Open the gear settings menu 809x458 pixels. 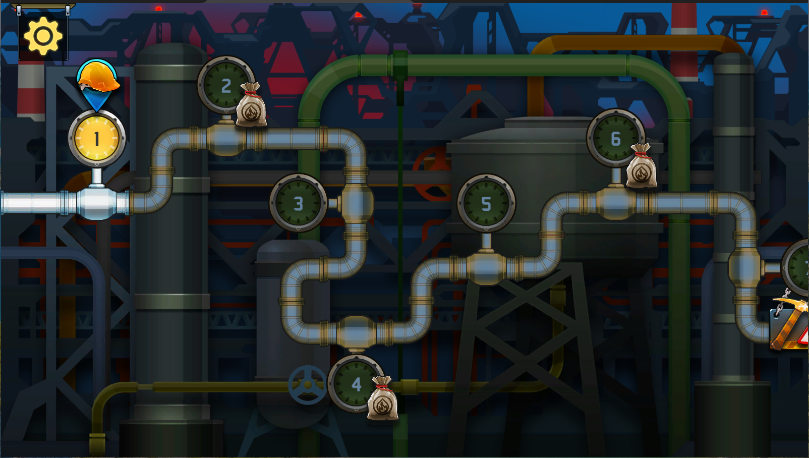pos(43,37)
